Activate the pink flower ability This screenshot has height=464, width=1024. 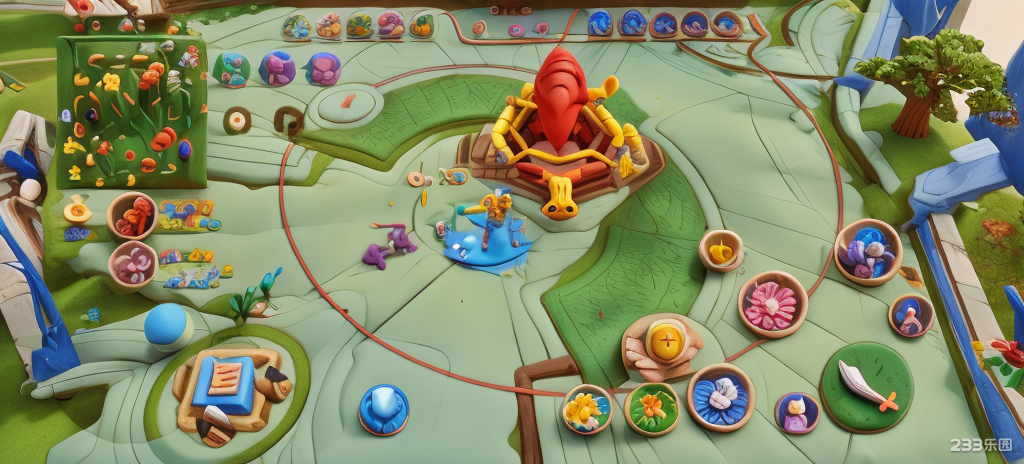[772, 304]
